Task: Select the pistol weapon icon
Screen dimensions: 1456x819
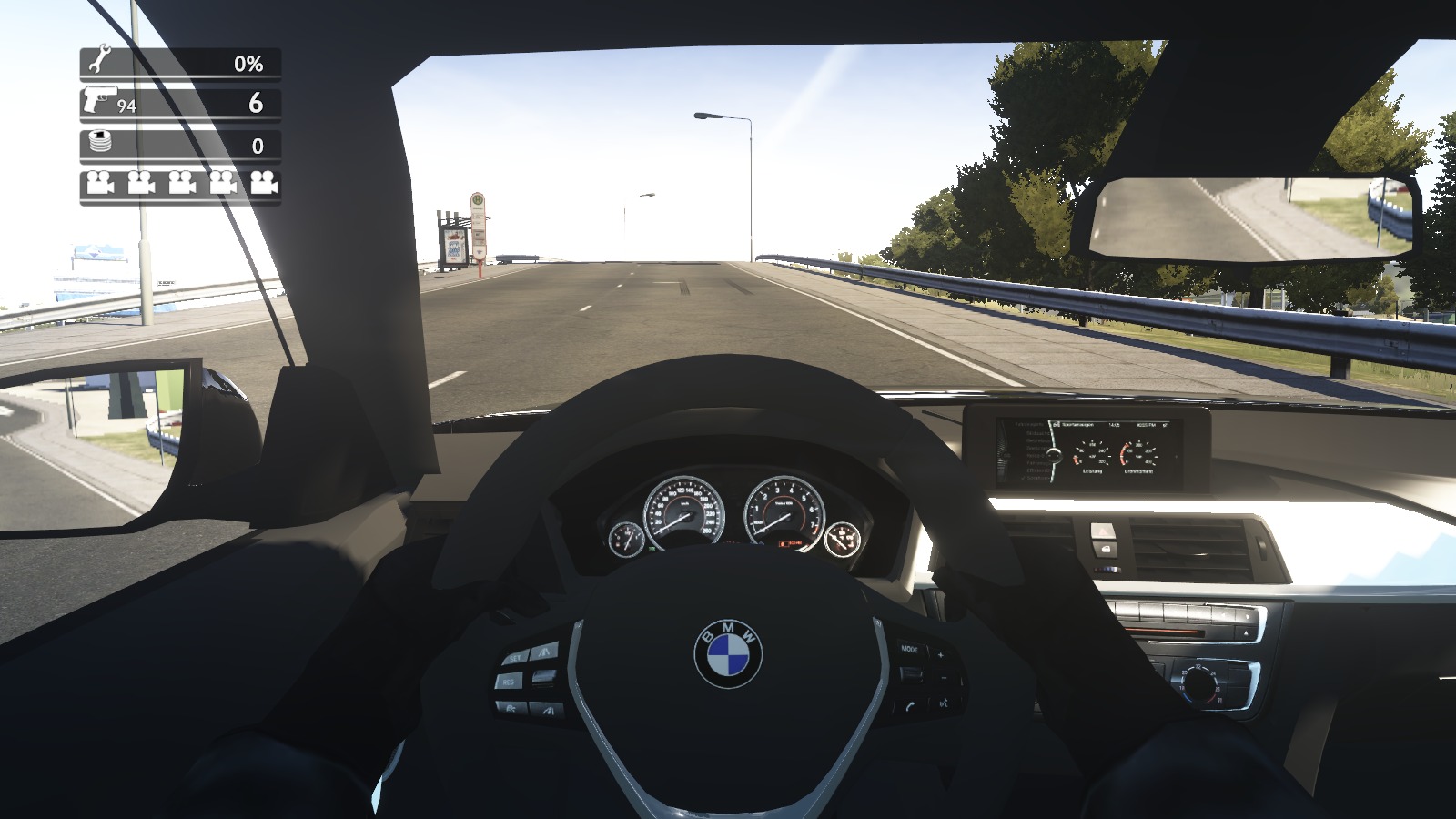Action: [x=99, y=99]
